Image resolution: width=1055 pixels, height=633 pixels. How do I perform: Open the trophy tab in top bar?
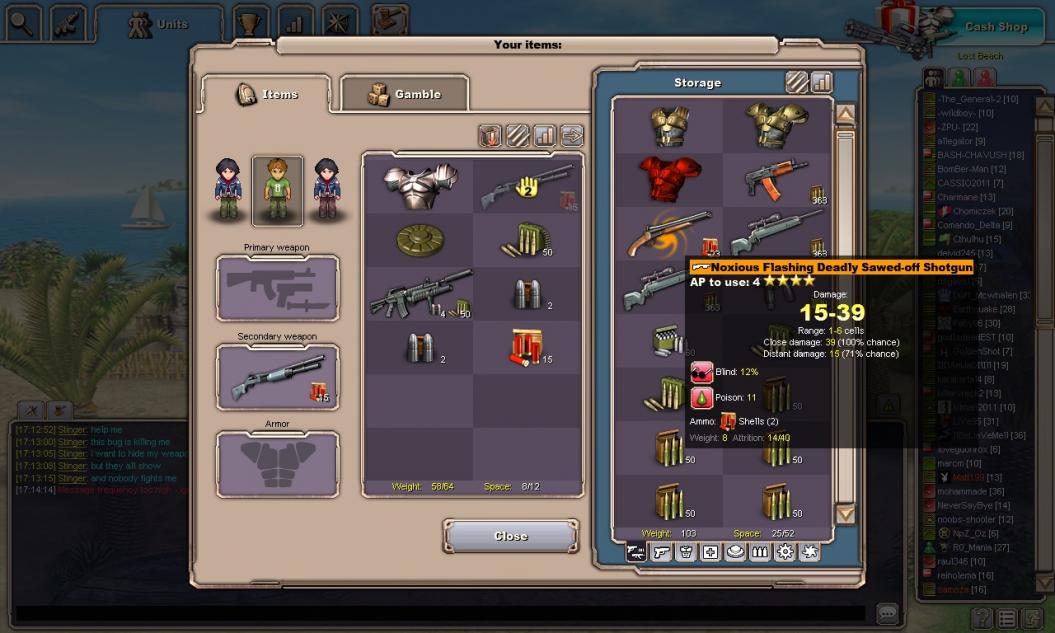tap(250, 22)
